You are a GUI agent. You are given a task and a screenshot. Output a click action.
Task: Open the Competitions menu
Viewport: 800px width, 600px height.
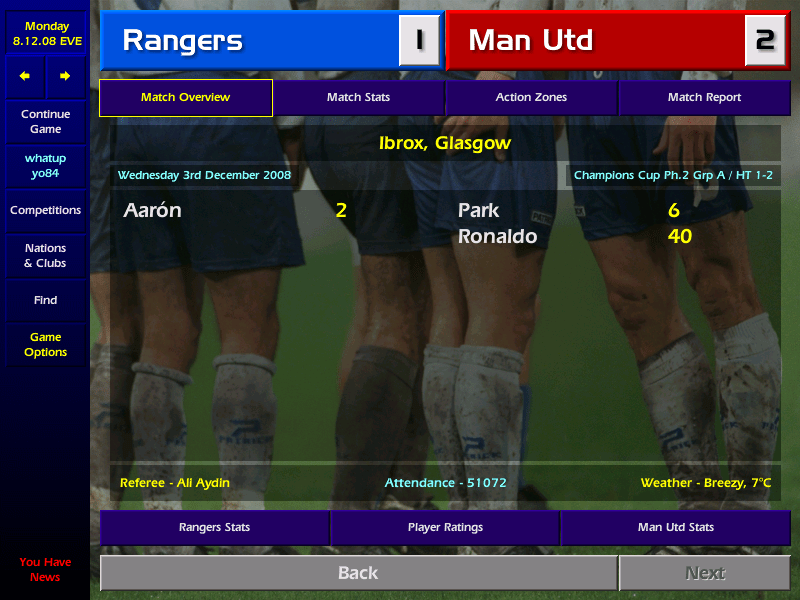pos(45,211)
